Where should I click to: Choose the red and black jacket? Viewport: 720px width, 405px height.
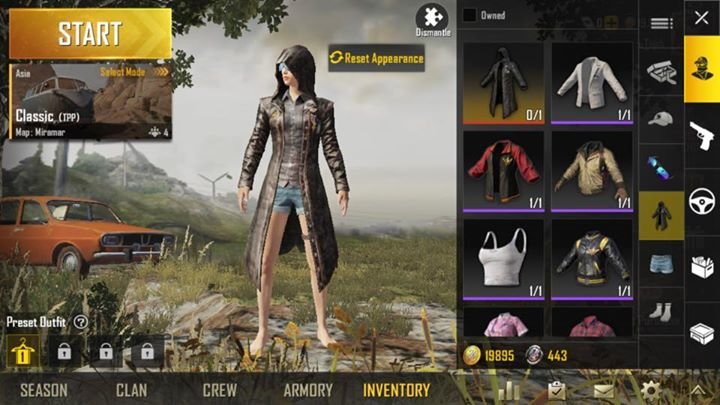(x=502, y=169)
